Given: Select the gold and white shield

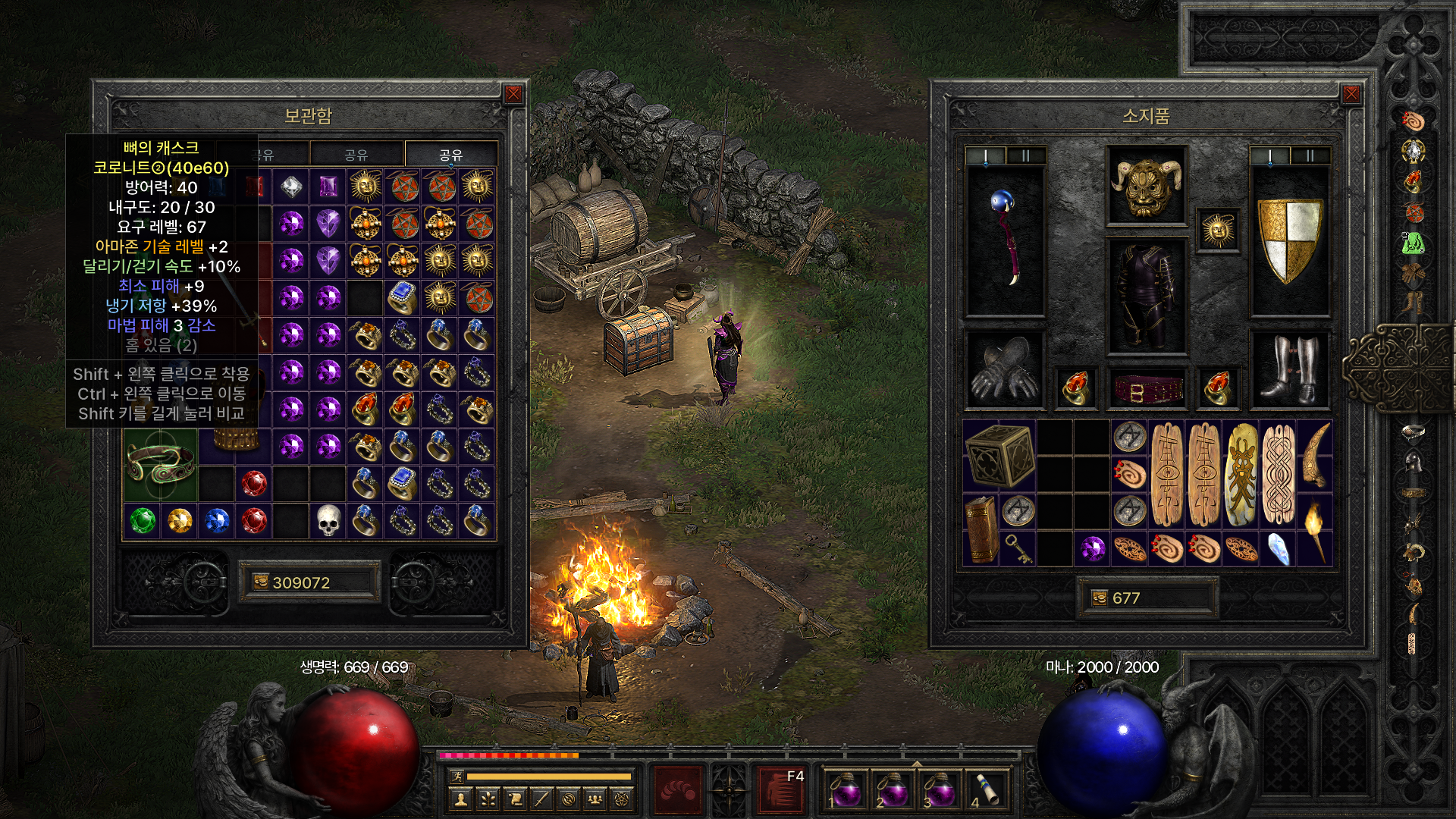Looking at the screenshot, I should 1289,240.
